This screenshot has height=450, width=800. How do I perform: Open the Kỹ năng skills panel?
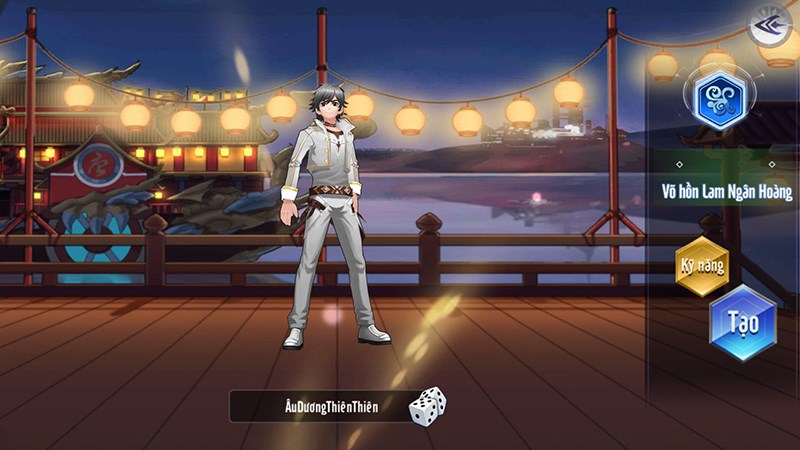[701, 267]
